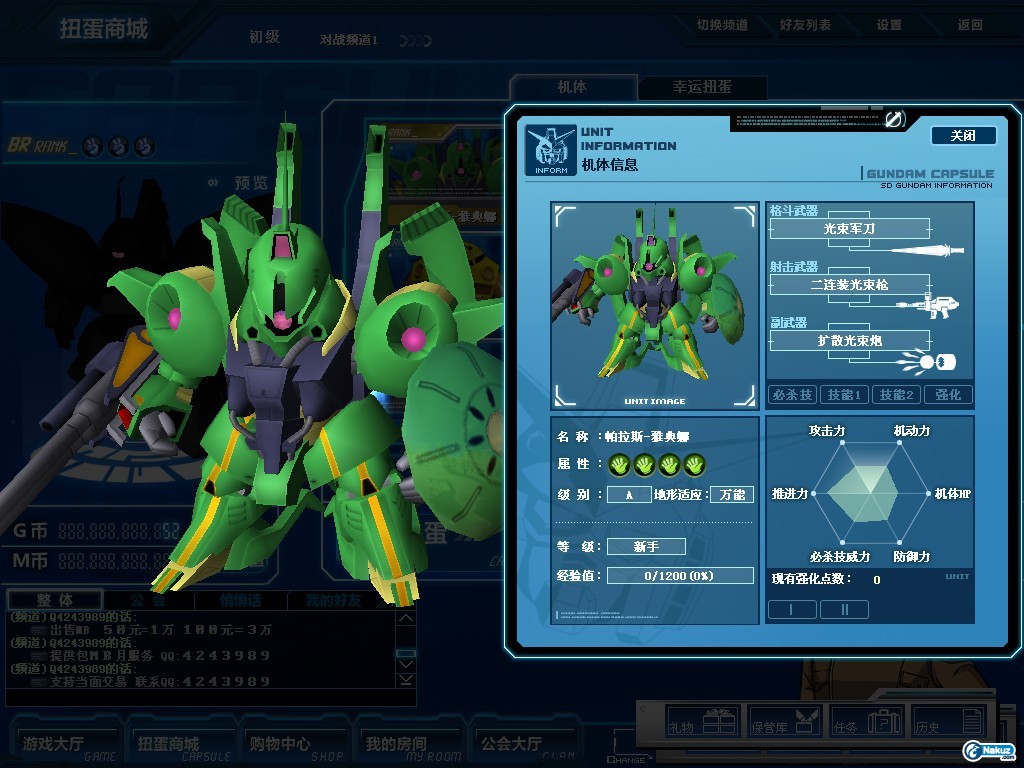Open the 强化 tab
Screen dimensions: 1024x768
click(x=948, y=395)
